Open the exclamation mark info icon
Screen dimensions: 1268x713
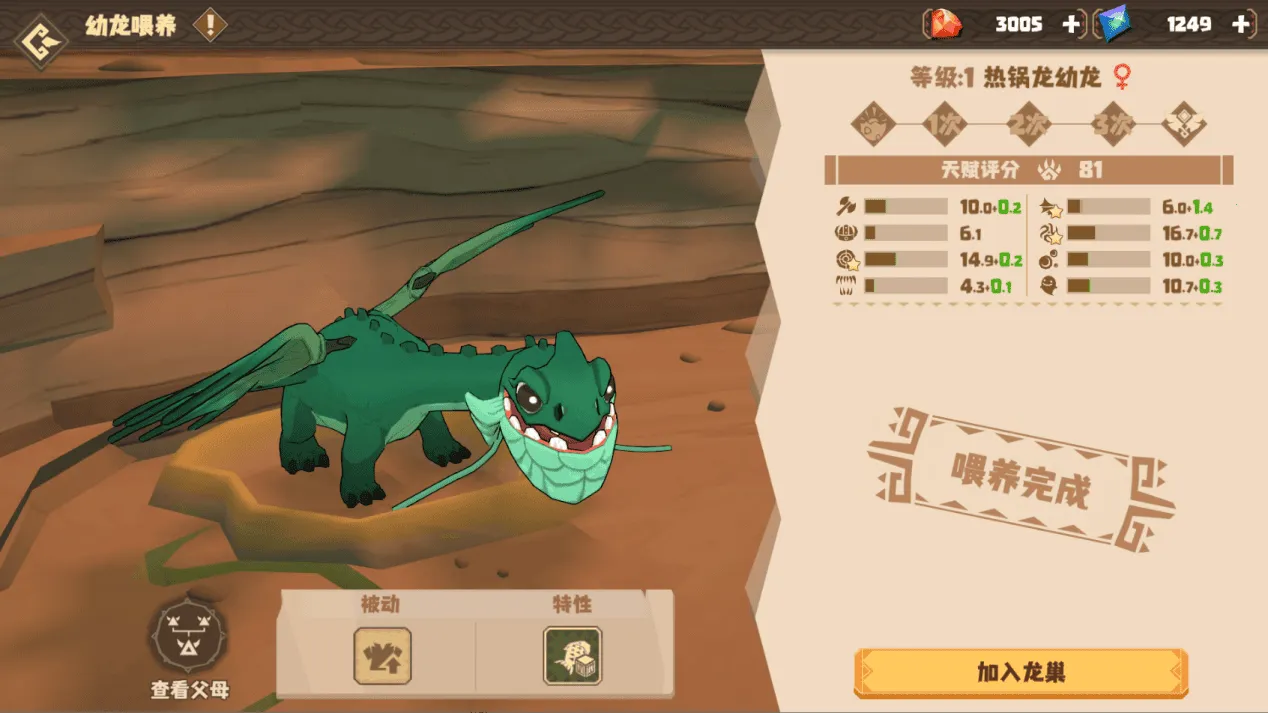point(209,25)
